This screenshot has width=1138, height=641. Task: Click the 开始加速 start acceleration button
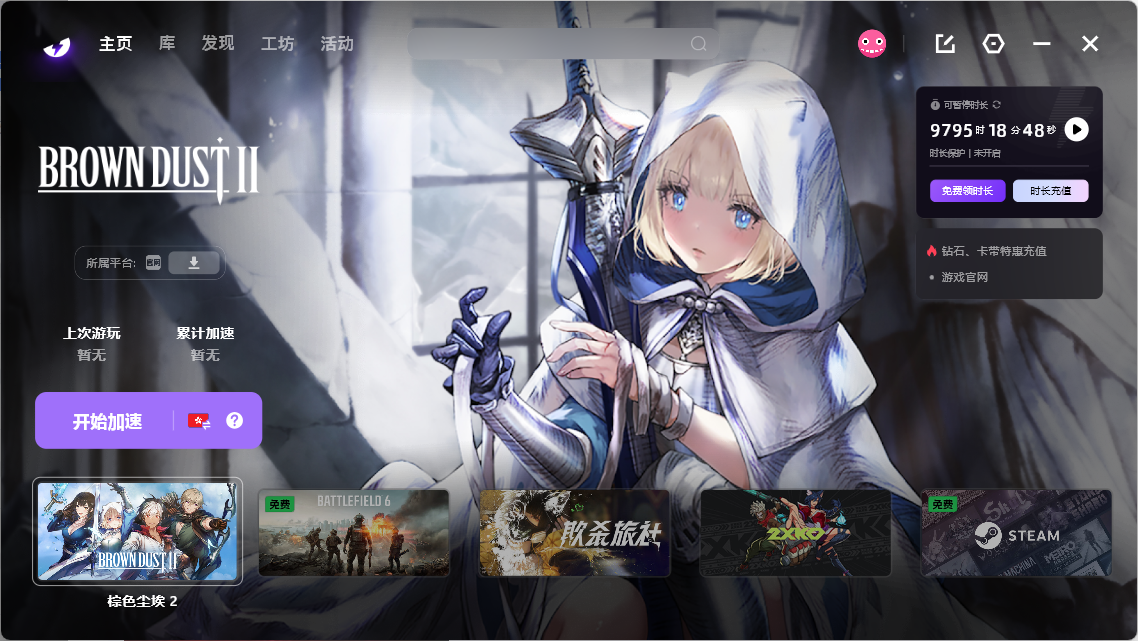pos(107,421)
